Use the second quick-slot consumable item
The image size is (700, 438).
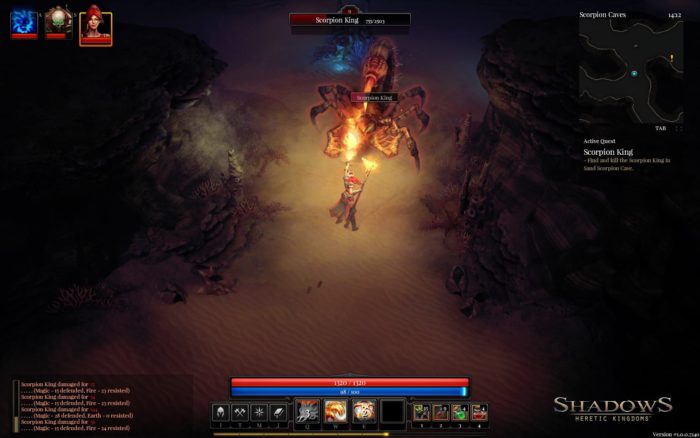tap(441, 411)
